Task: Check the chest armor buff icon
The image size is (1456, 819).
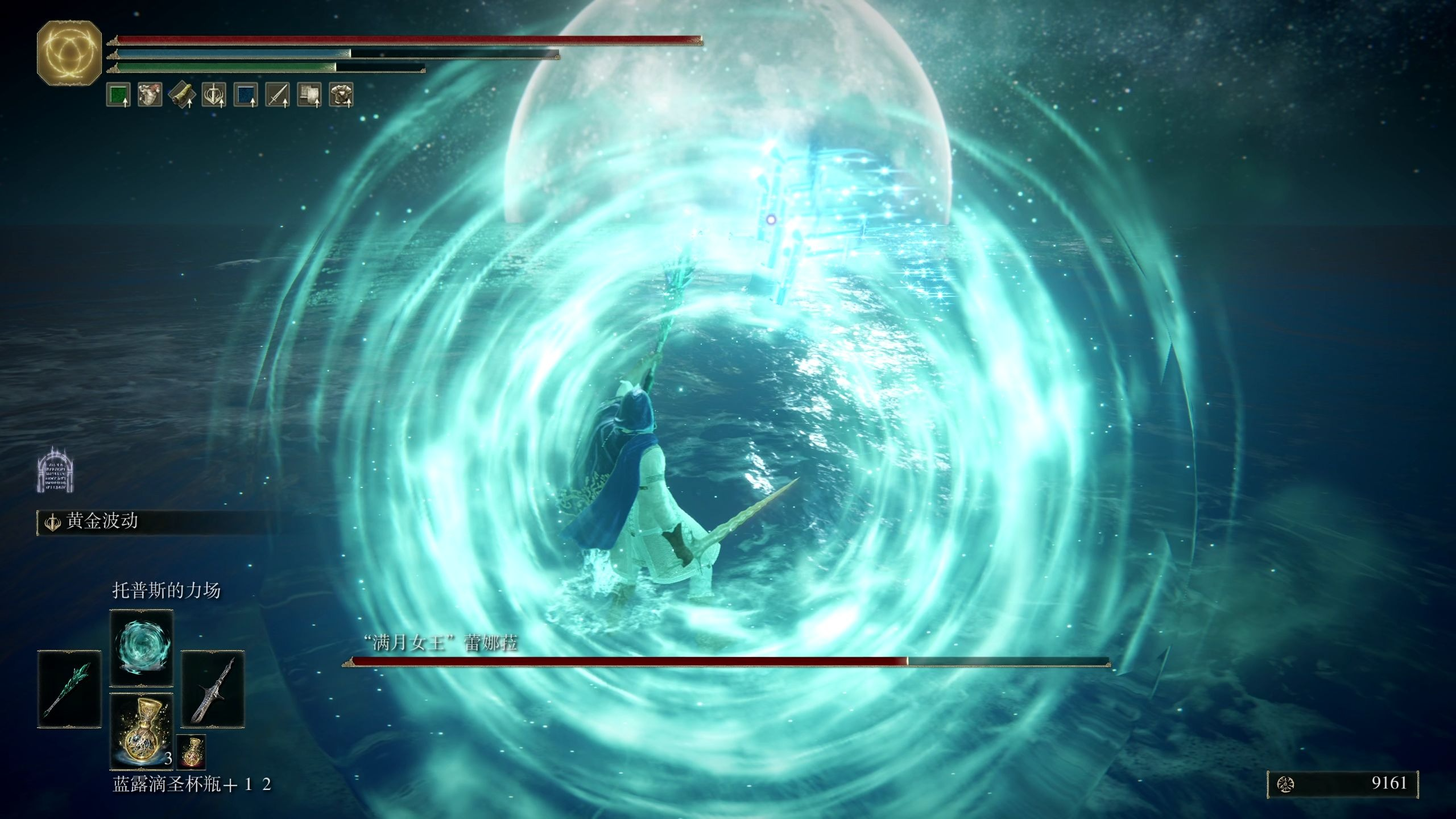Action: pyautogui.click(x=341, y=95)
